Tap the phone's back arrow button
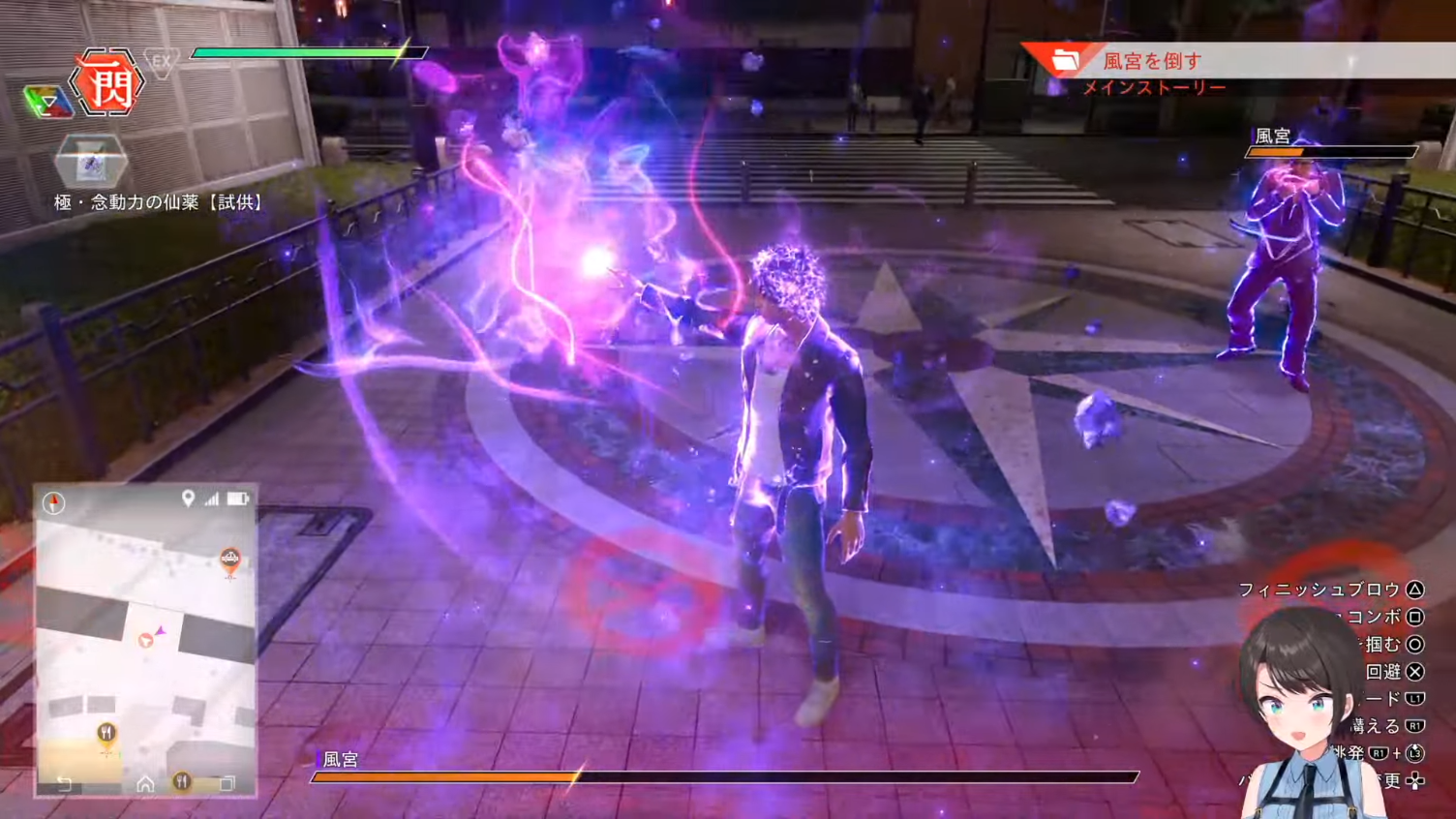The width and height of the screenshot is (1456, 819). point(64,784)
